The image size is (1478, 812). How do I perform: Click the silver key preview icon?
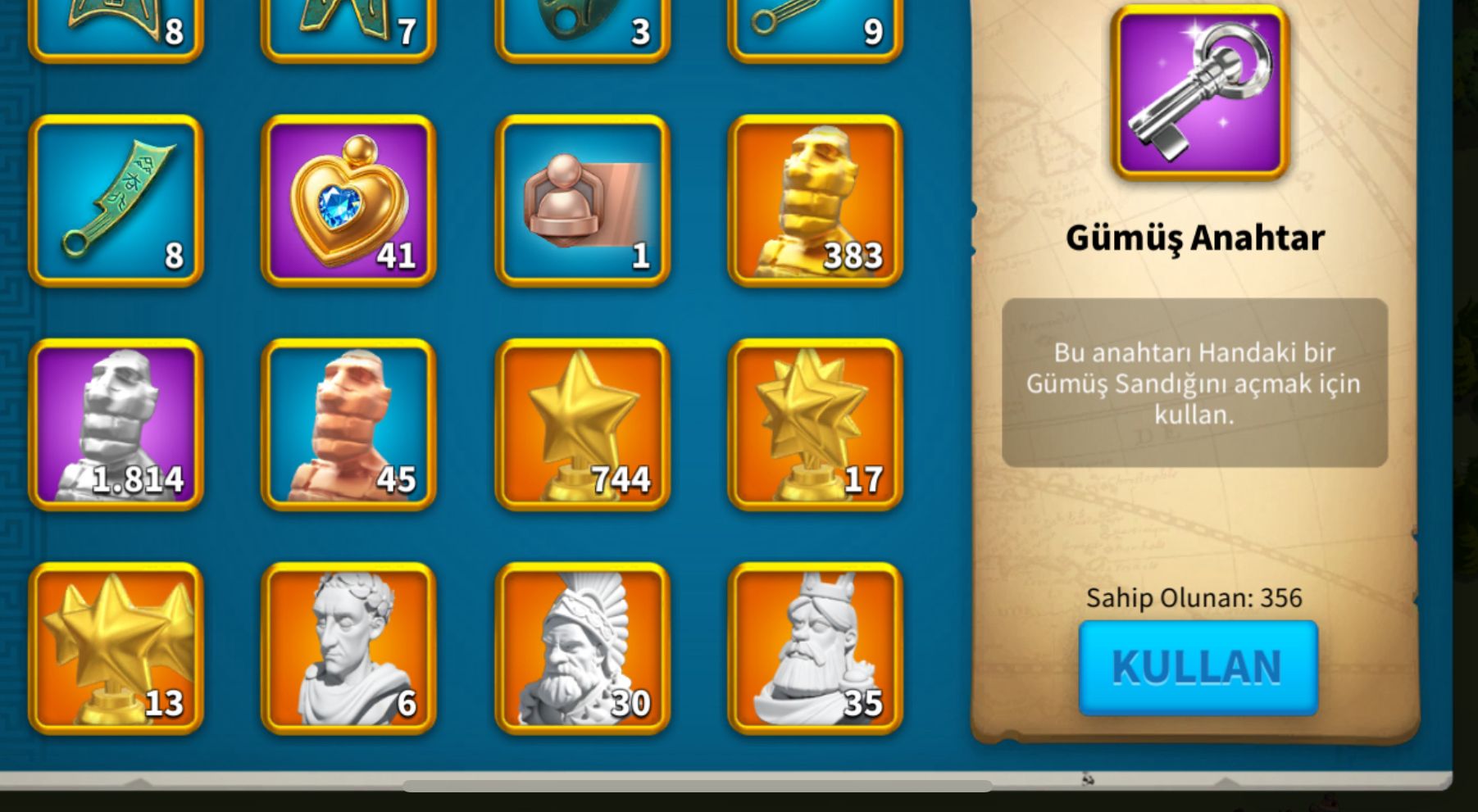pos(1200,92)
